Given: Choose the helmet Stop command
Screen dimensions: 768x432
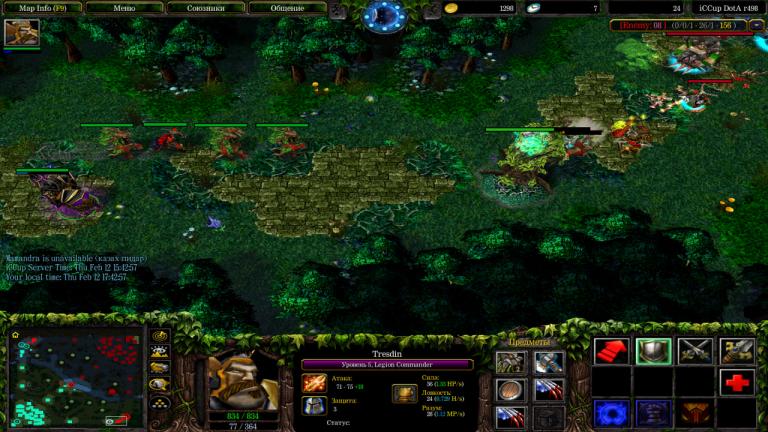Looking at the screenshot, I should [x=653, y=351].
